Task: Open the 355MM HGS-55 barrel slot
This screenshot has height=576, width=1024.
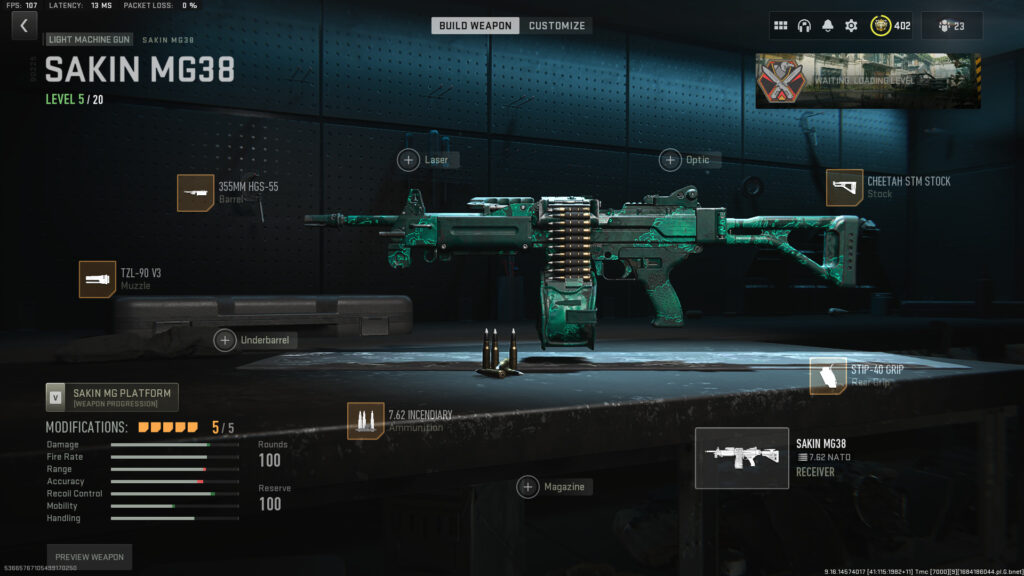Action: (x=196, y=193)
